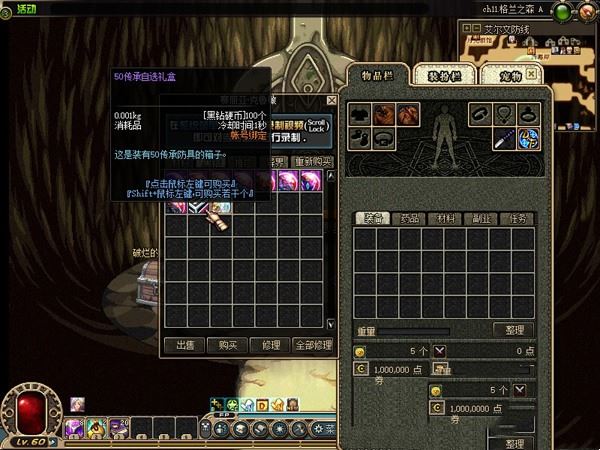Show the 材料 materials category

[x=441, y=218]
